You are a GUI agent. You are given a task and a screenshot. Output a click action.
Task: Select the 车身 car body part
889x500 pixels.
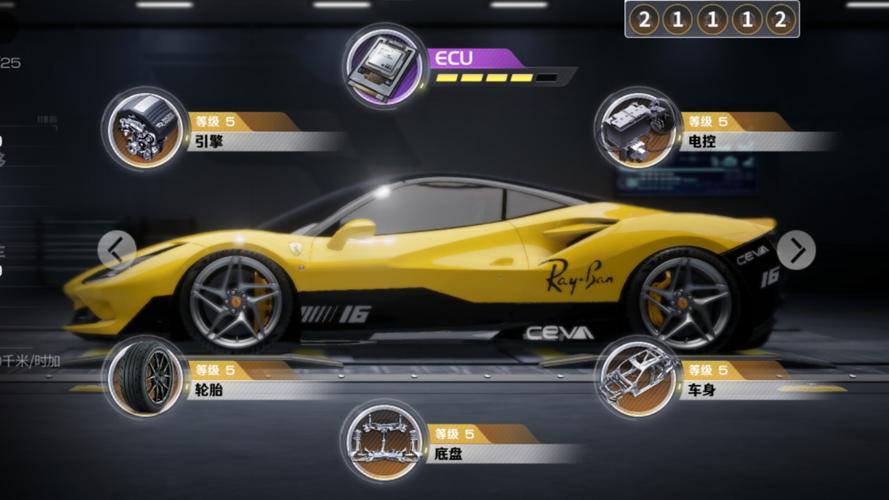pyautogui.click(x=637, y=377)
